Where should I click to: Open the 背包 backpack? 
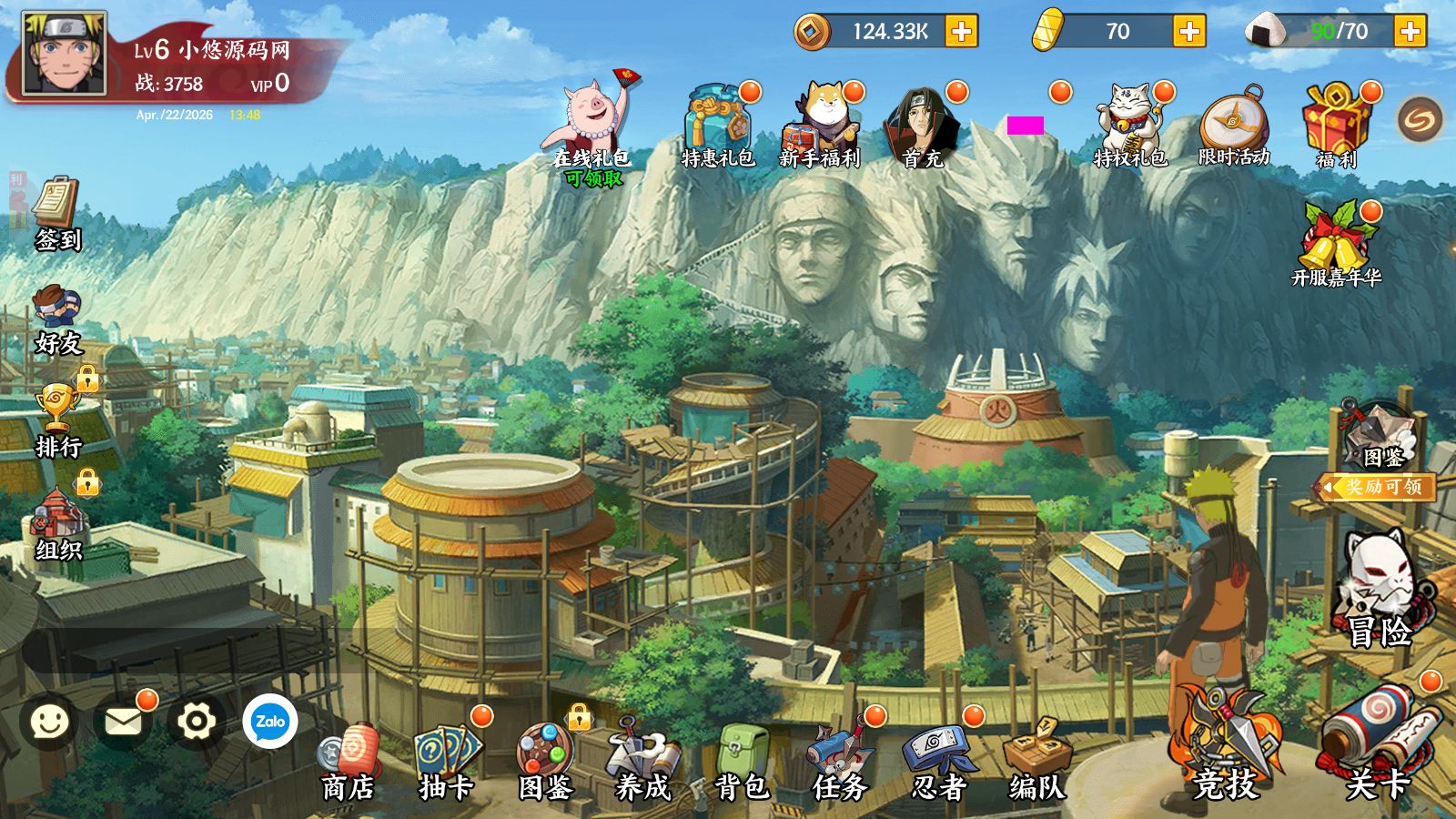(742, 763)
